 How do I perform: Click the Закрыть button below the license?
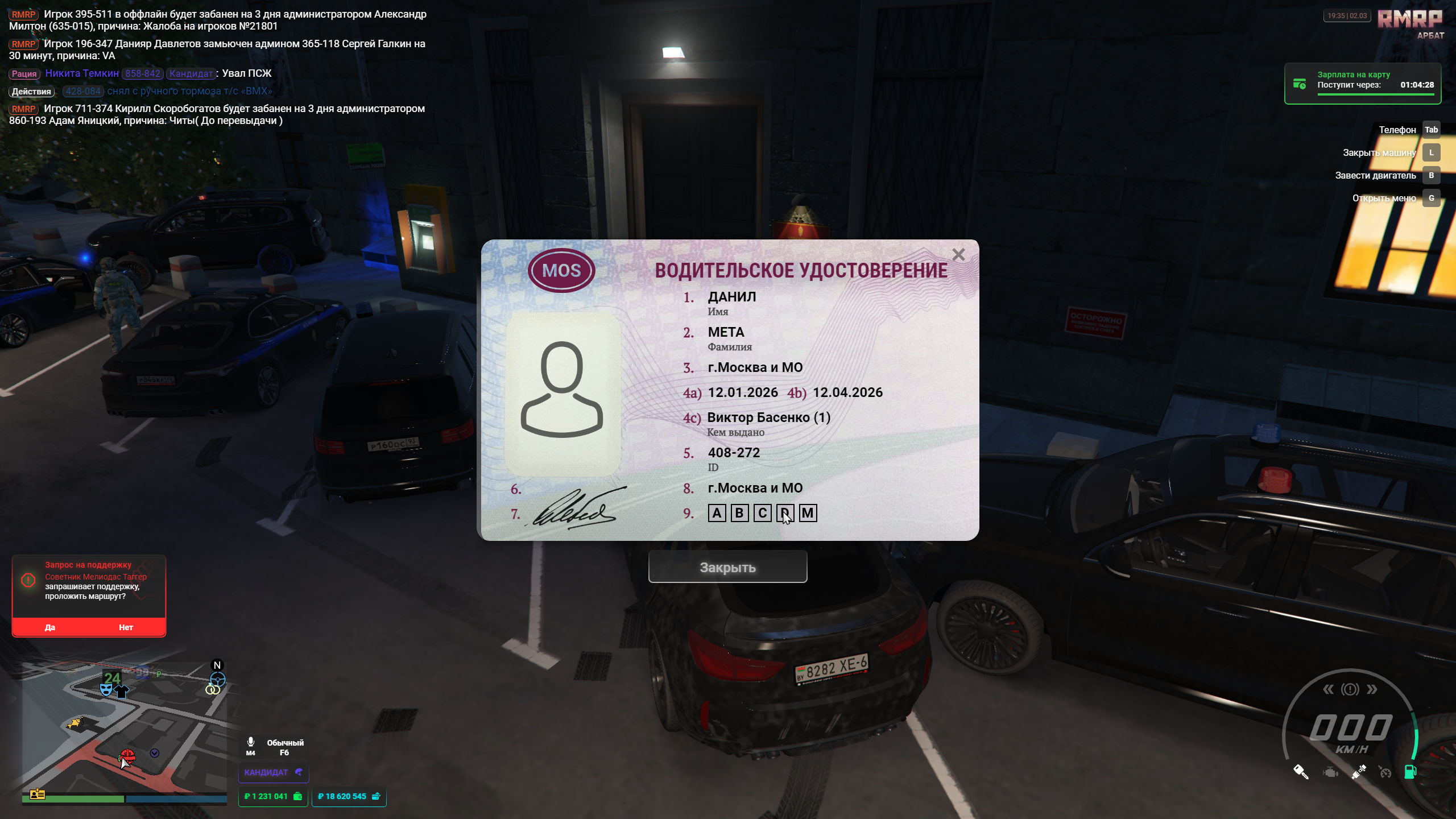(x=727, y=567)
